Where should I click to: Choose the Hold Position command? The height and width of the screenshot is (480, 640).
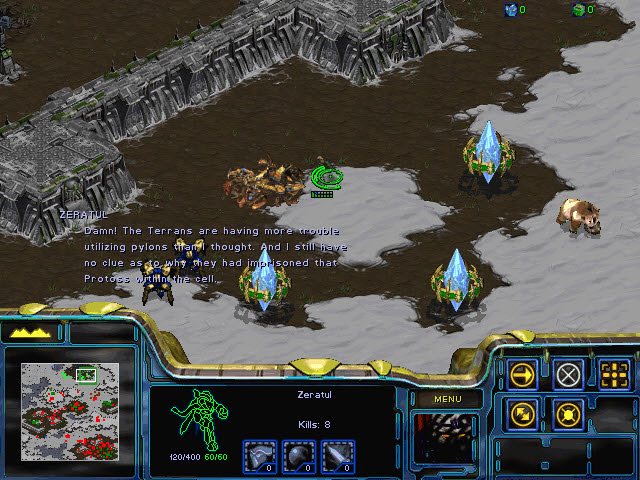pos(569,414)
